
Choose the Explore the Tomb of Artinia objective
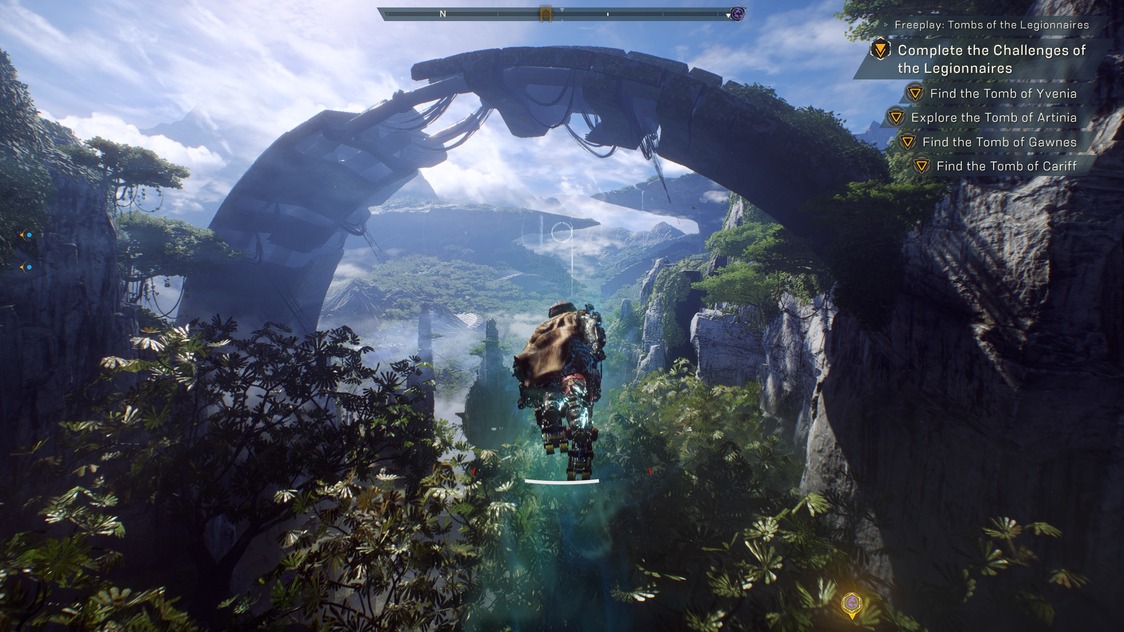click(993, 118)
